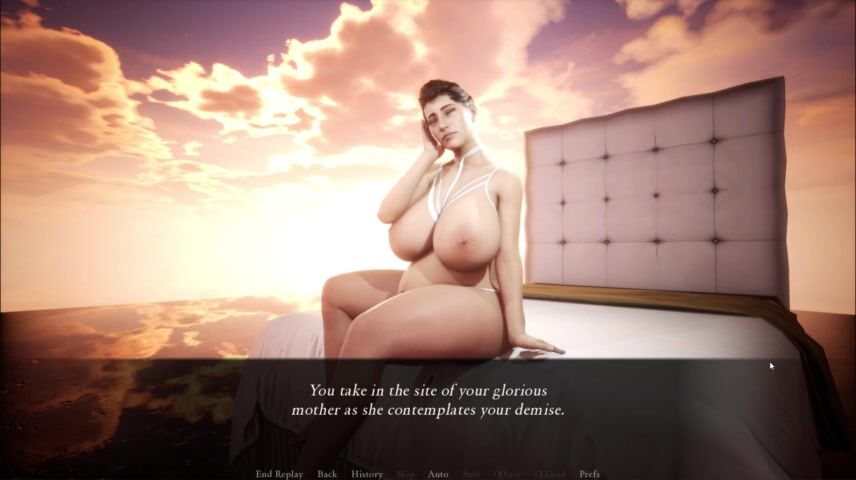
Task: Click End Replay in the quick menu
Action: click(x=279, y=474)
